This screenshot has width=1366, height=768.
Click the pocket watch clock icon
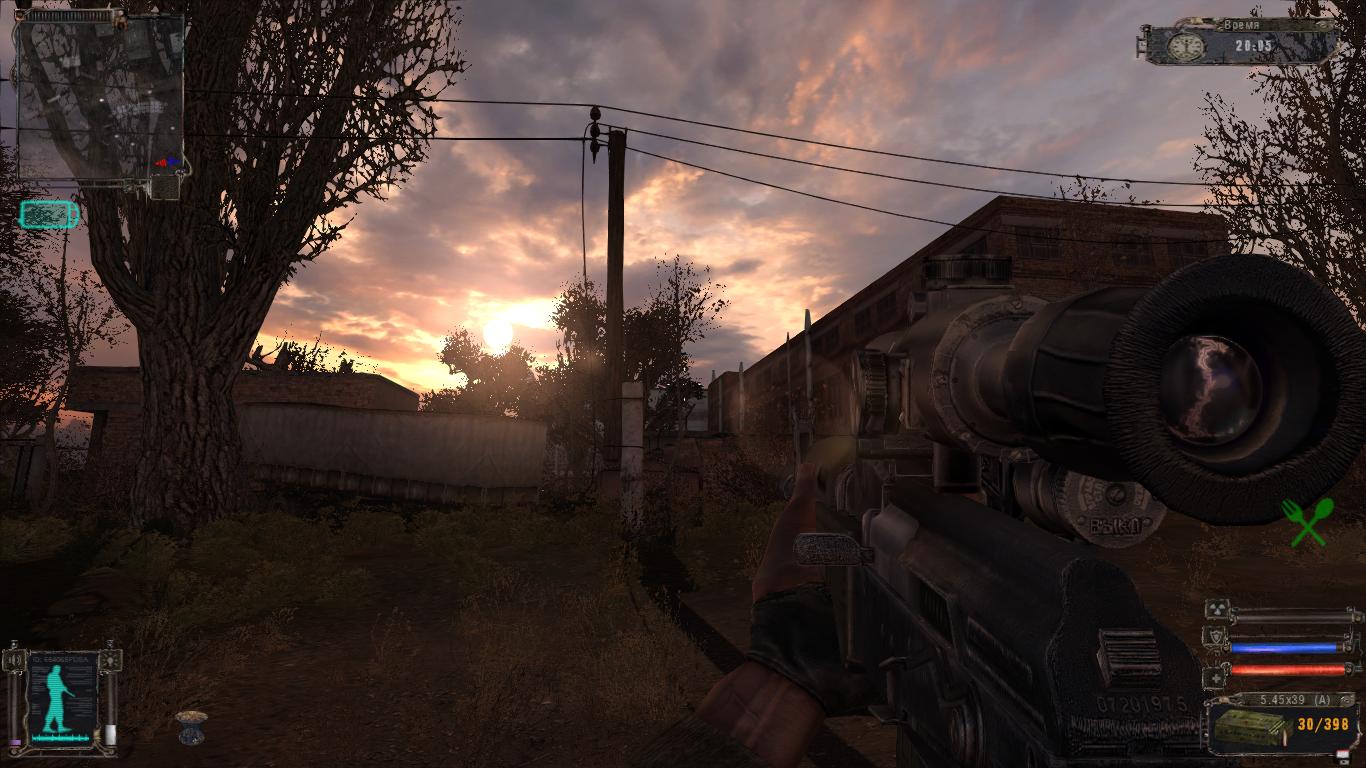(1187, 46)
